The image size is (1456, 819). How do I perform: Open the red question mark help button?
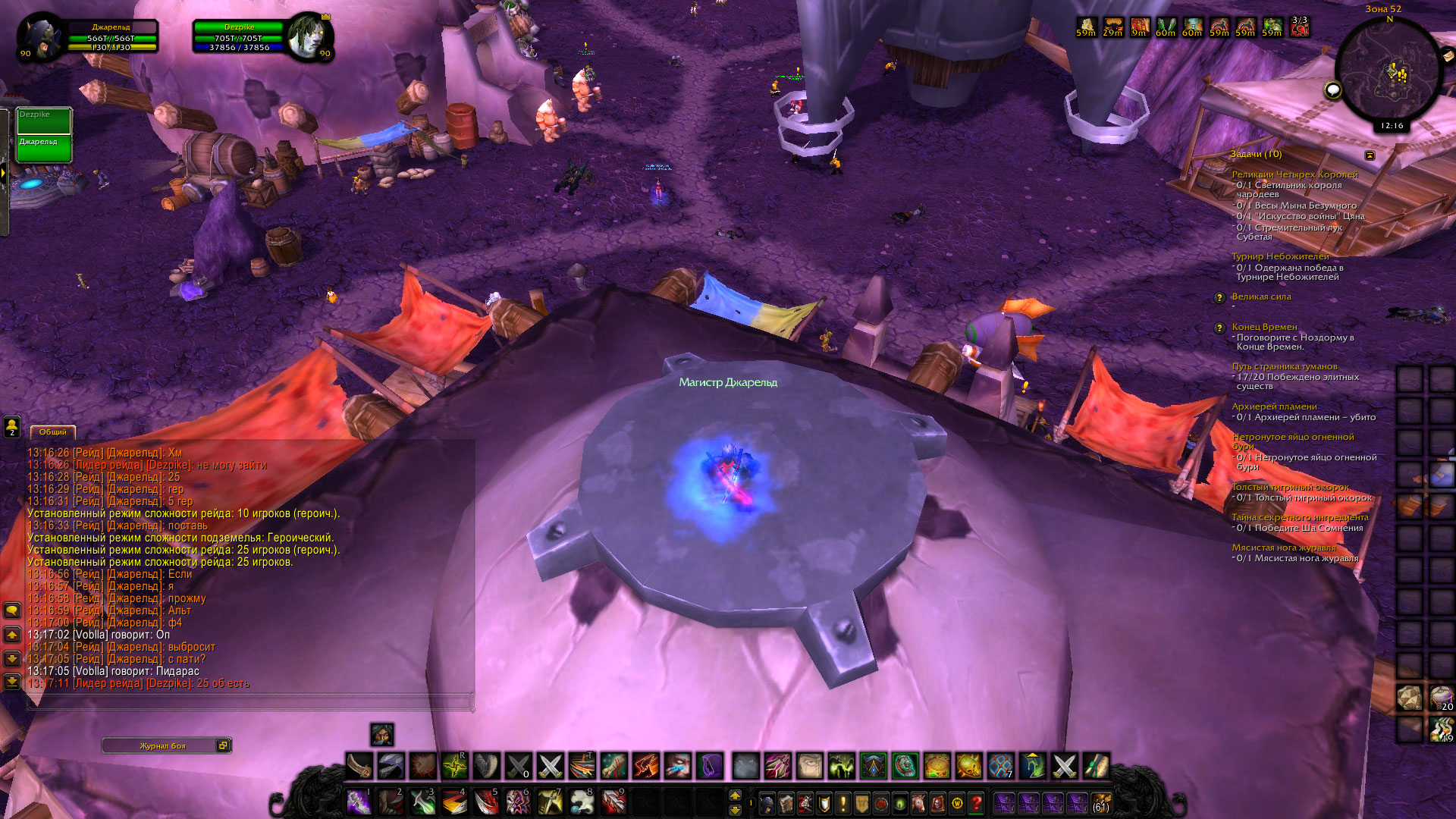[x=977, y=802]
